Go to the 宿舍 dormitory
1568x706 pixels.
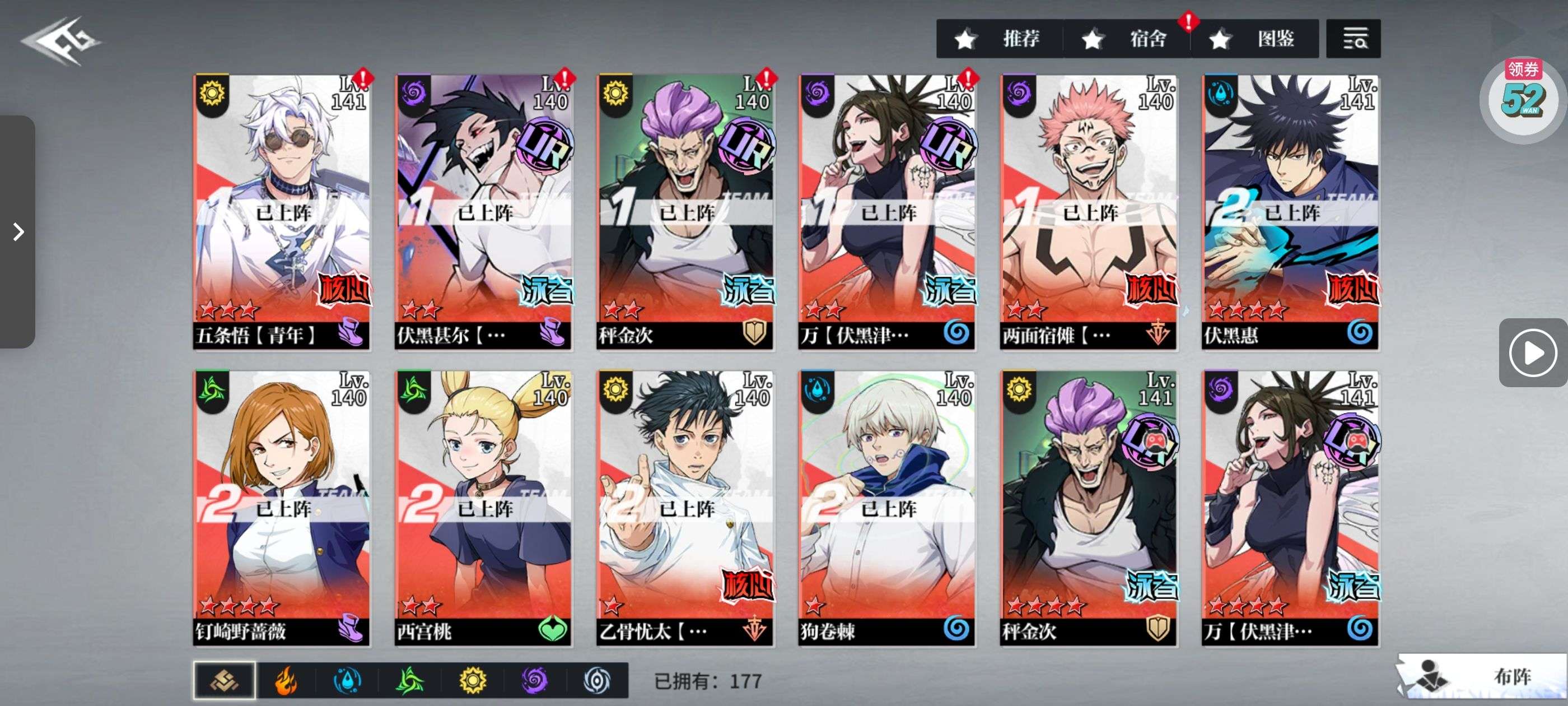pyautogui.click(x=1126, y=39)
